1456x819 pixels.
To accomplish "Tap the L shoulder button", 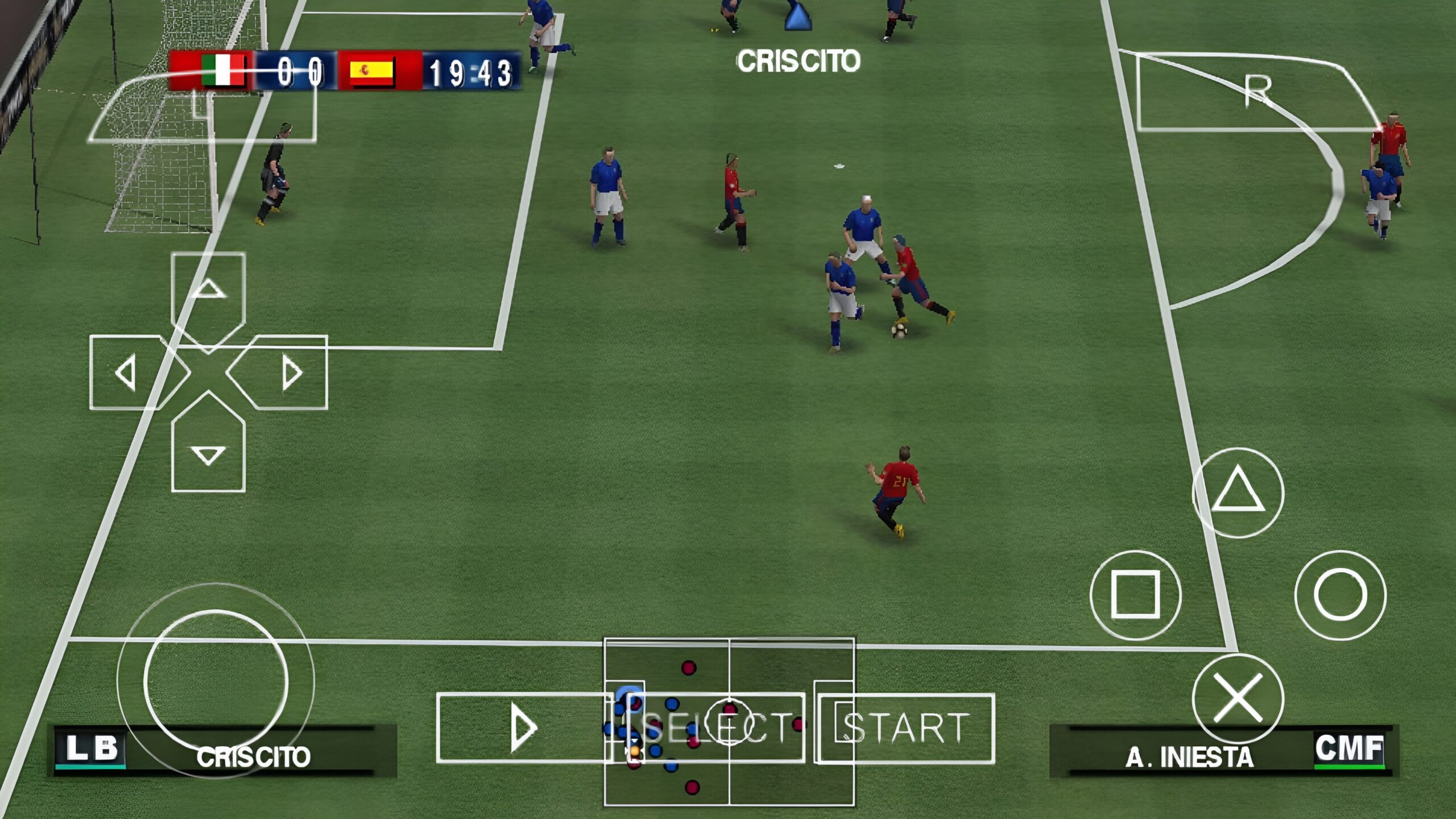I will coord(202,108).
